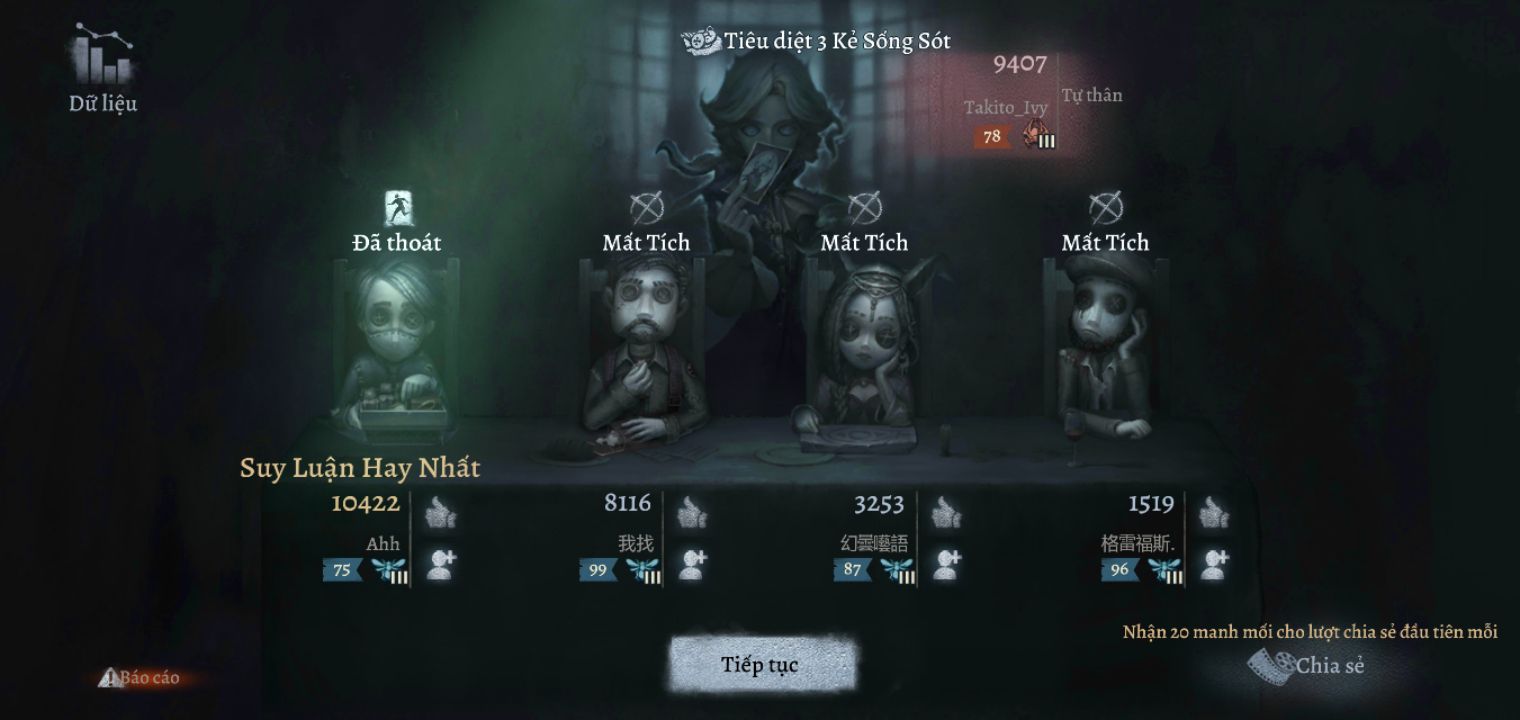Give a thumbs-up to player Ahh
Viewport: 1520px width, 720px height.
pos(441,513)
